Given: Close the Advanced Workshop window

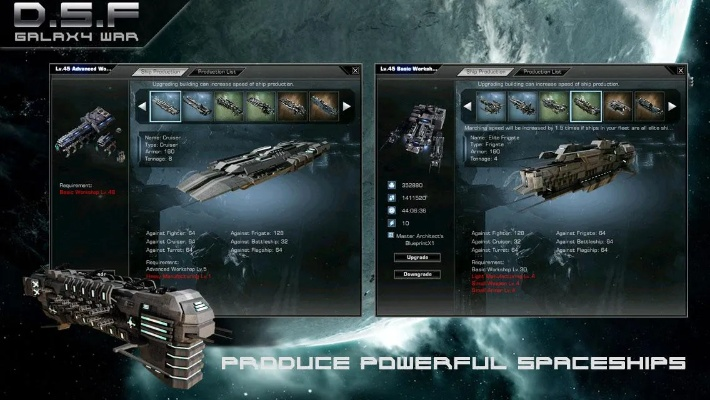Looking at the screenshot, I should coord(357,71).
